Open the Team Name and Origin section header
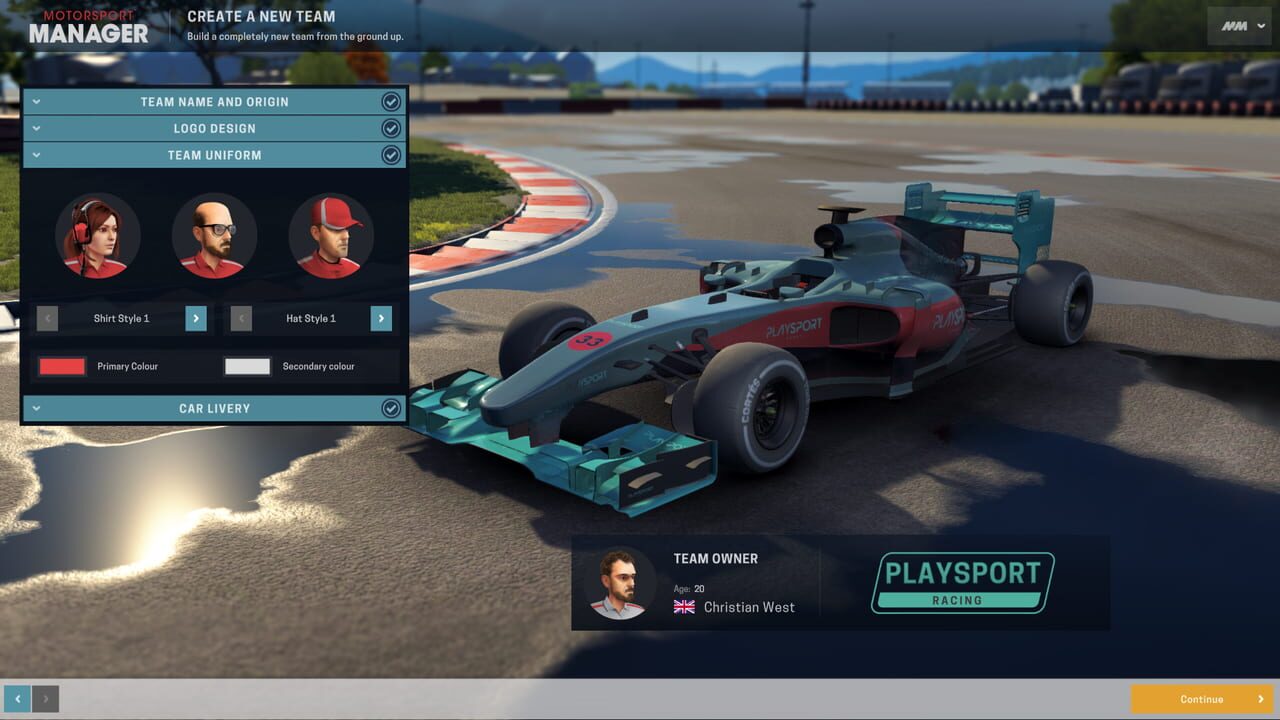 point(214,101)
